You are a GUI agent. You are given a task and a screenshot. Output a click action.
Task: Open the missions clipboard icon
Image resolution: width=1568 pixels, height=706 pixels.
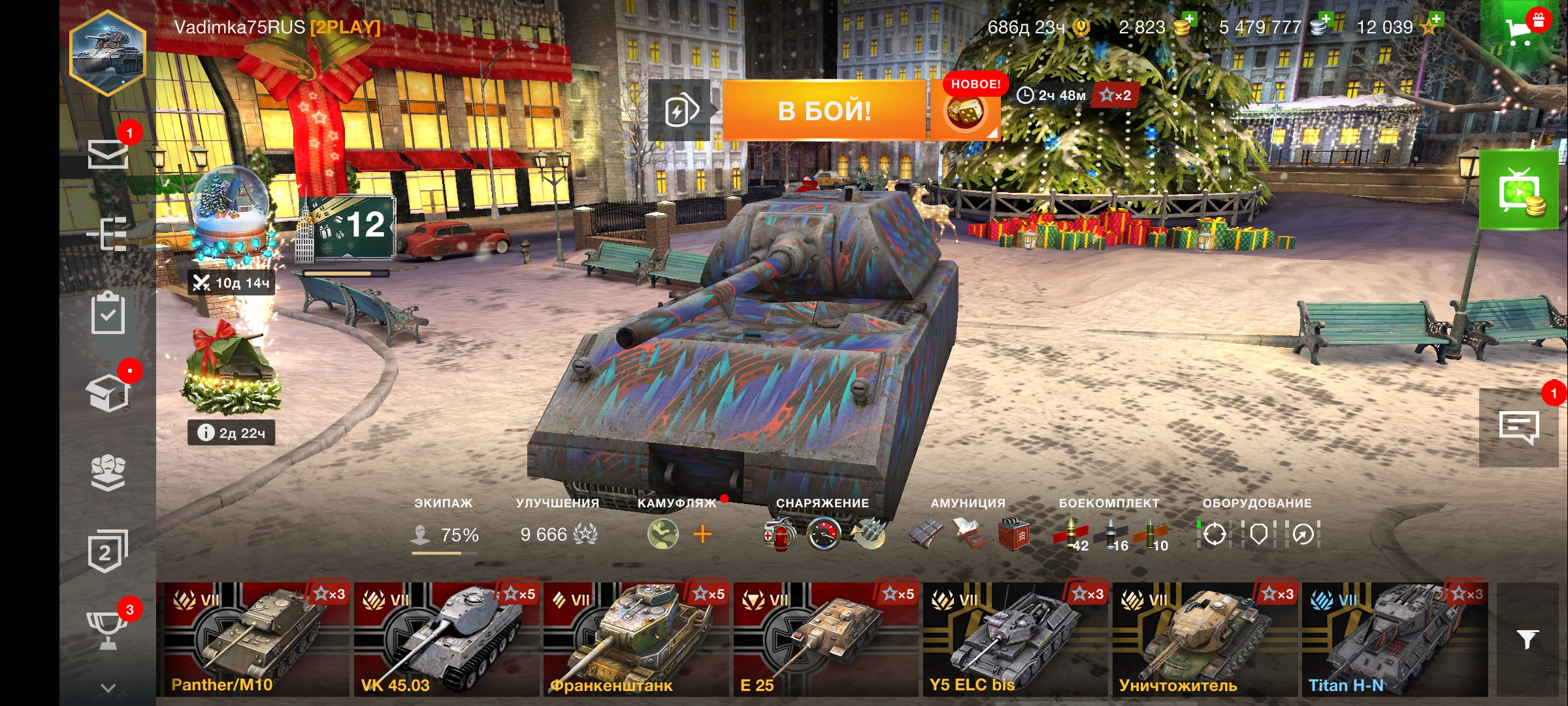pos(108,314)
